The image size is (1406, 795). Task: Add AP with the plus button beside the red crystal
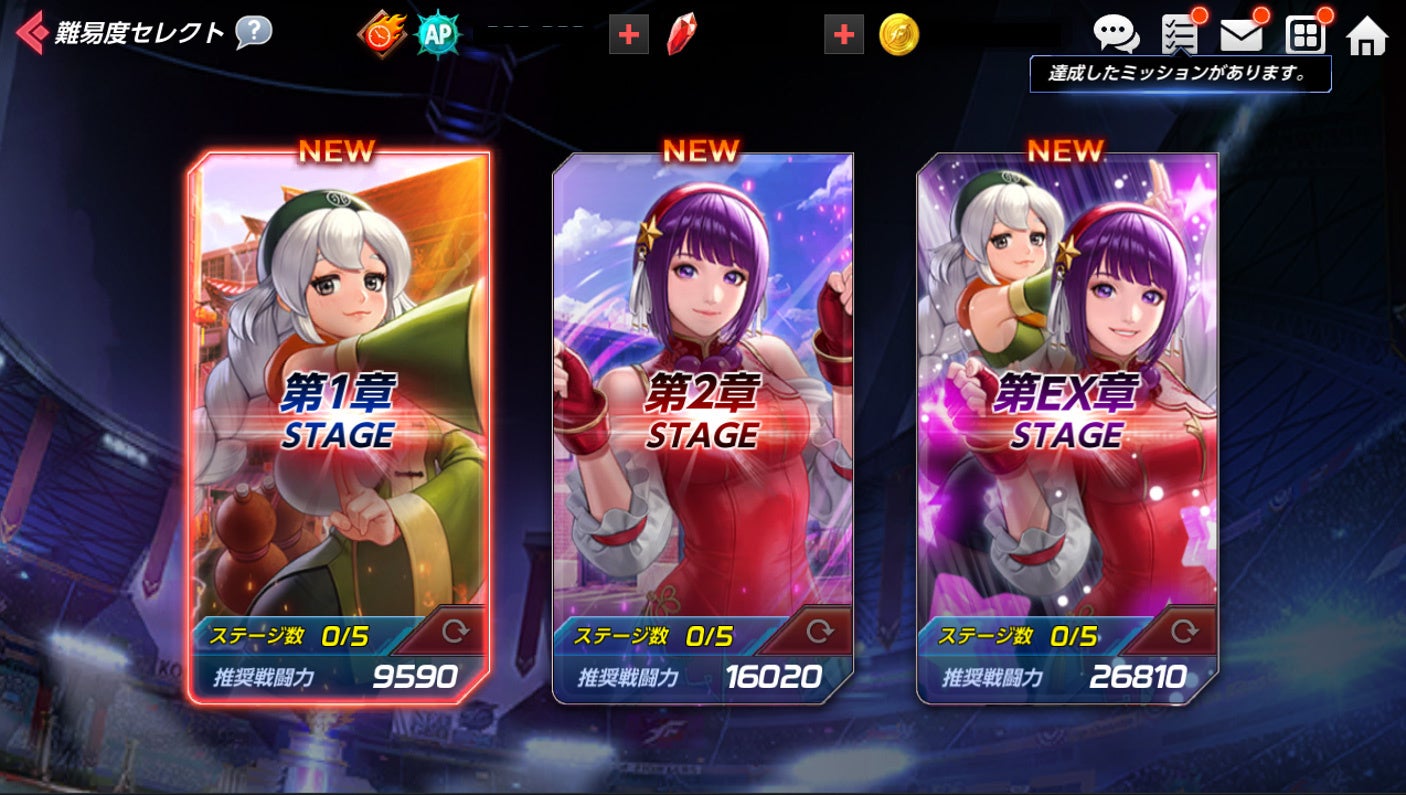tap(628, 35)
